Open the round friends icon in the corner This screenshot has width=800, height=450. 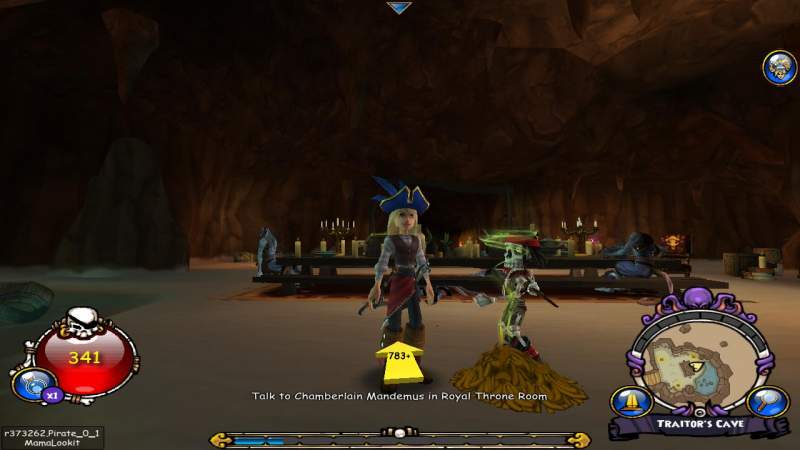[779, 67]
